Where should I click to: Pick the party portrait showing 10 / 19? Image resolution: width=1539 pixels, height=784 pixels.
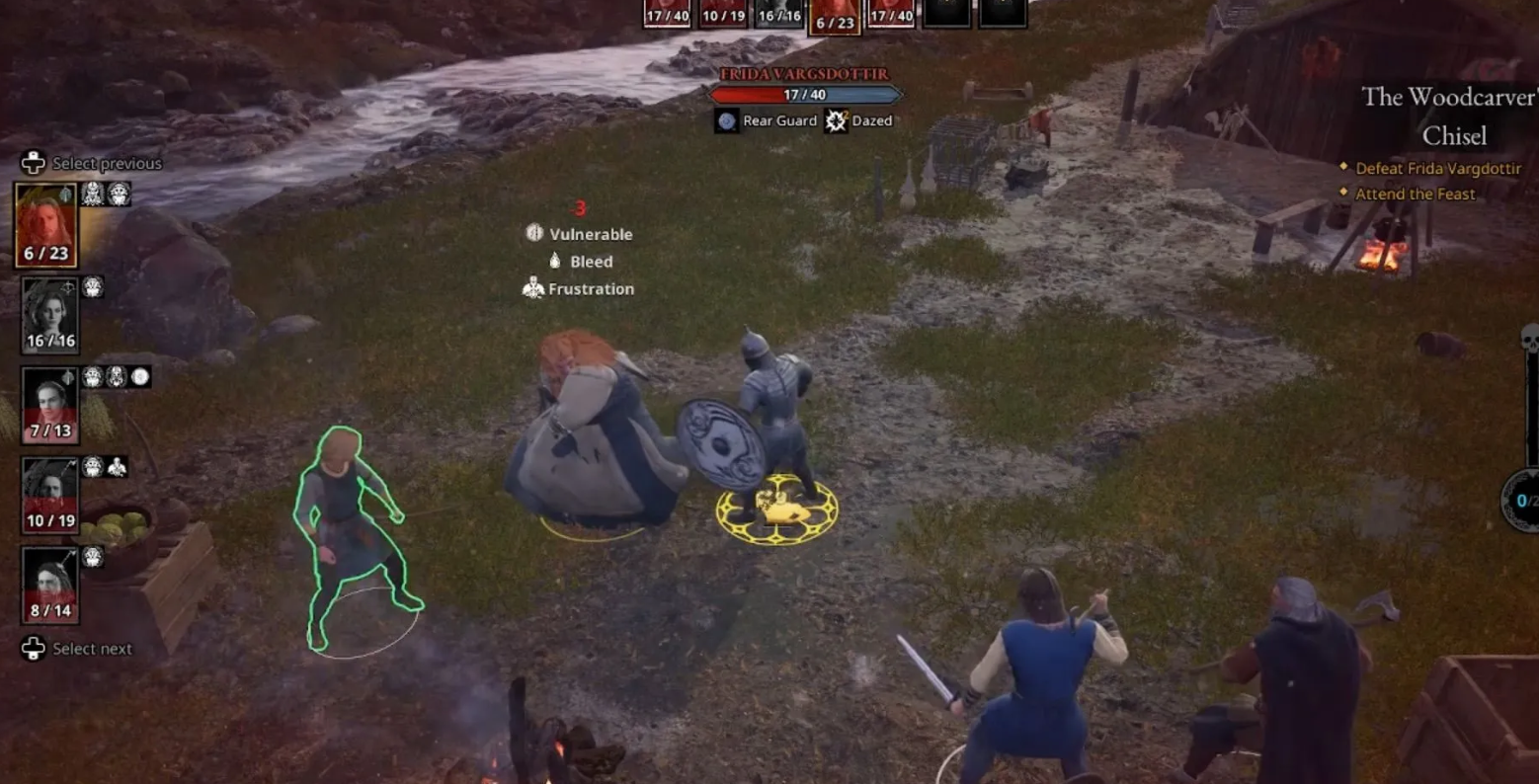[x=49, y=494]
